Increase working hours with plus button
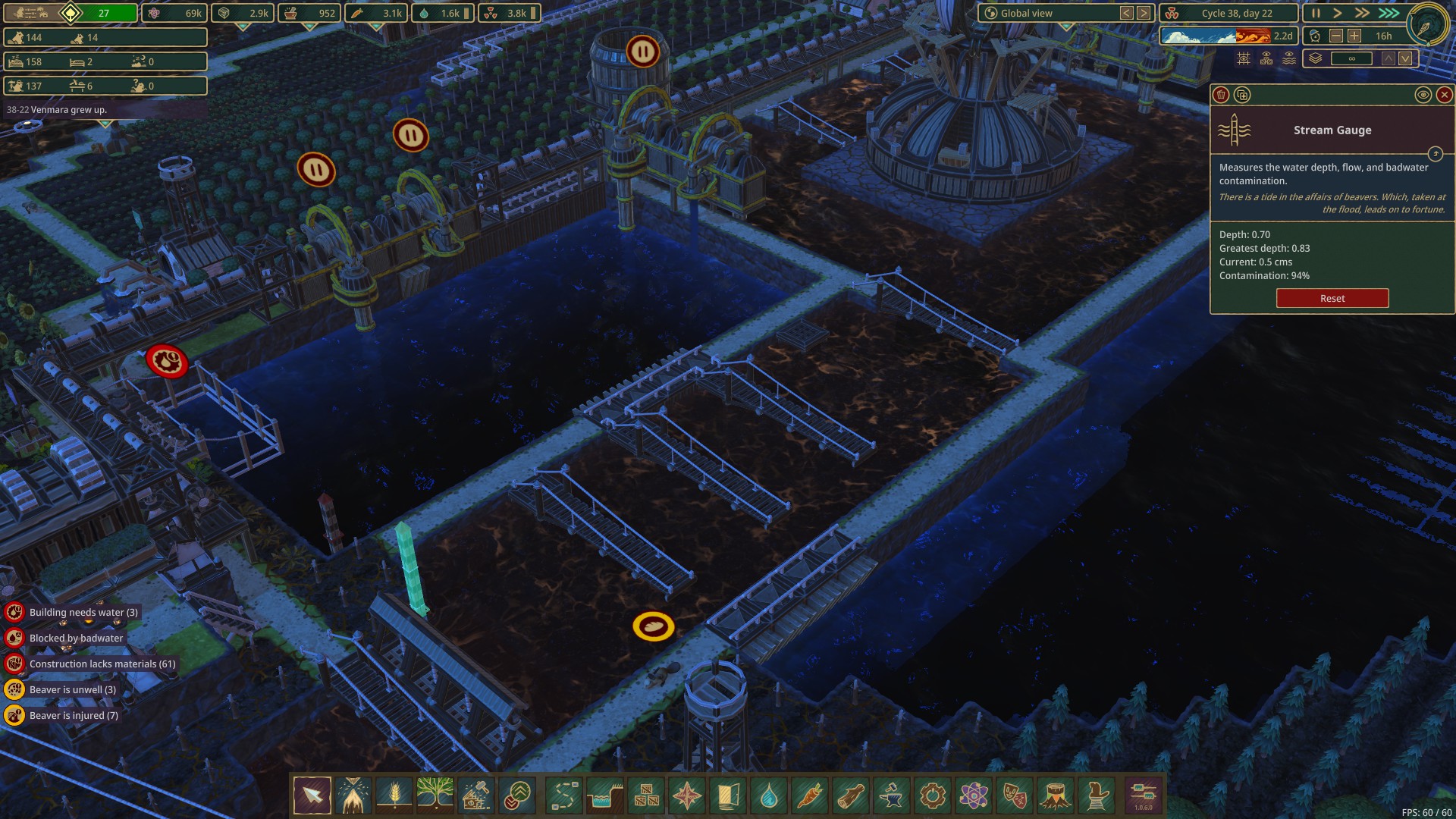 point(1354,36)
